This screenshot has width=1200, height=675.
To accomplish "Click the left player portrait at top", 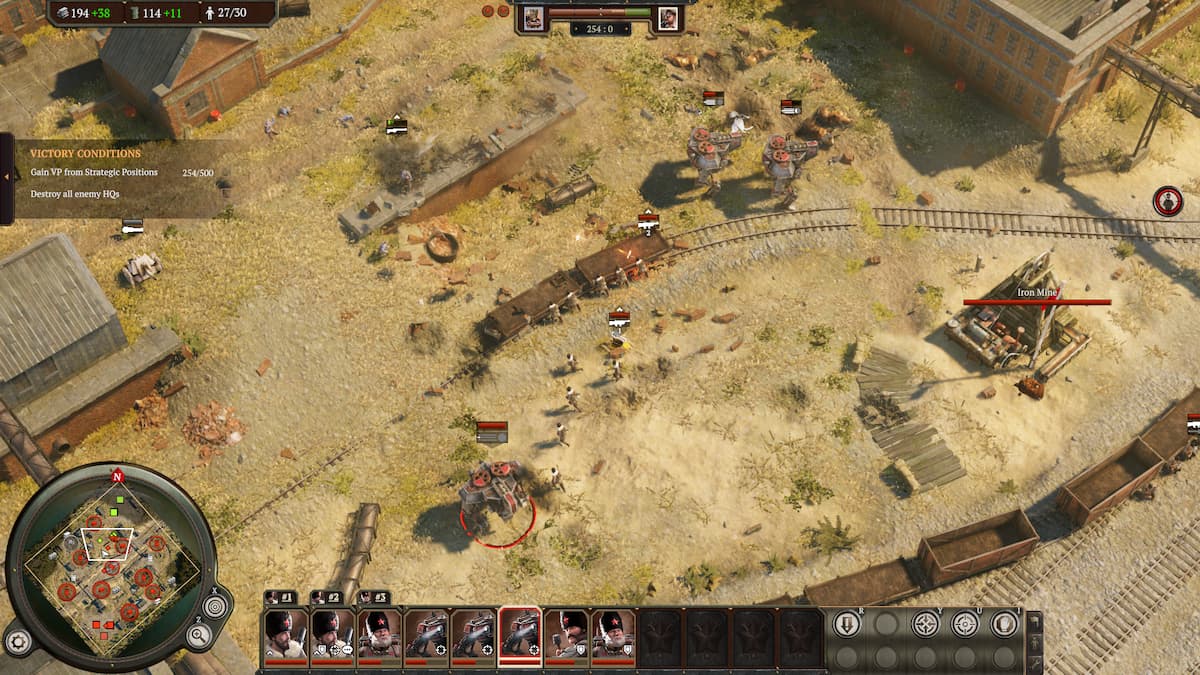I will (534, 17).
